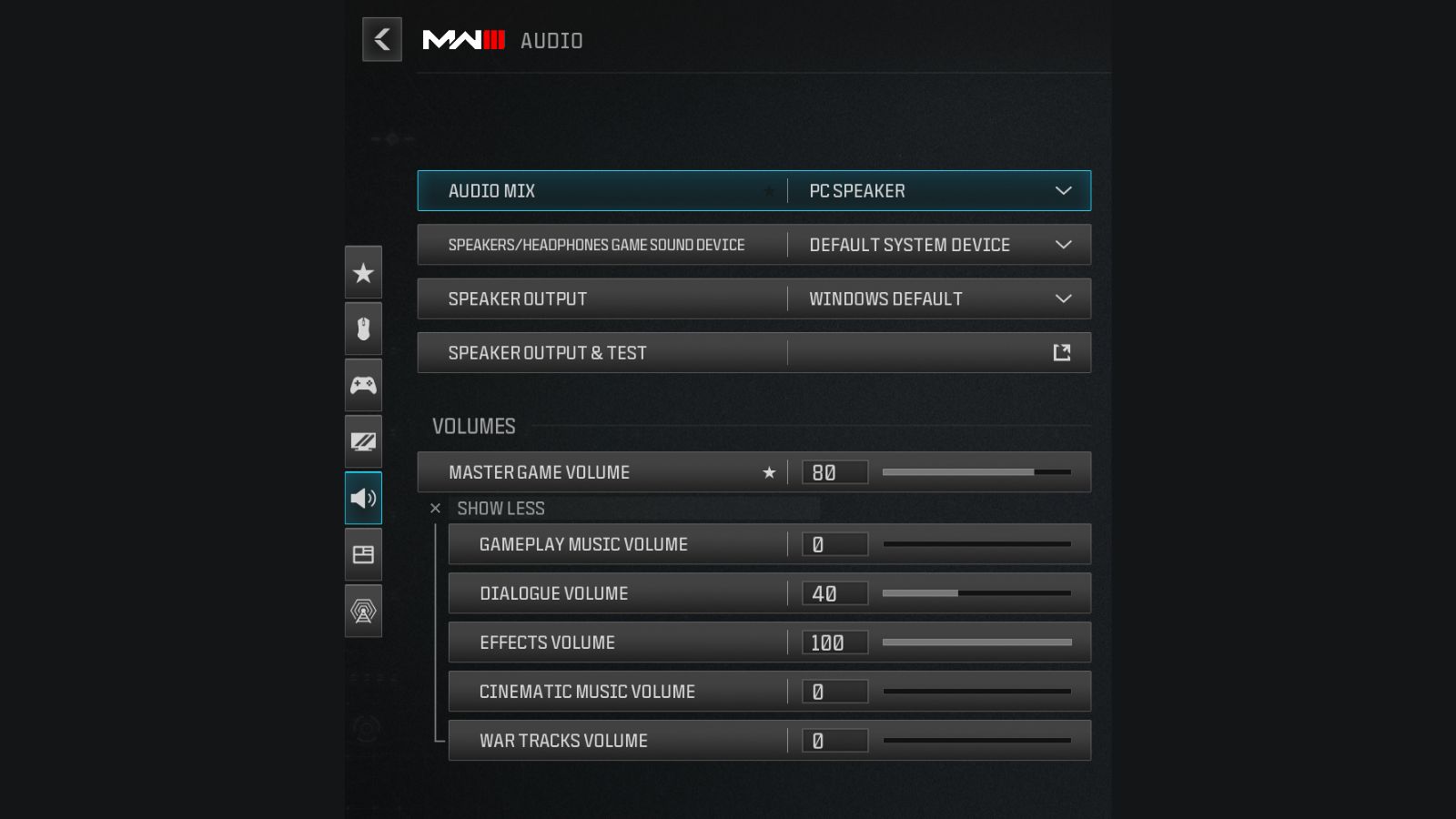This screenshot has height=819, width=1456.
Task: Open the Audio Mix dropdown
Action: (x=1062, y=191)
